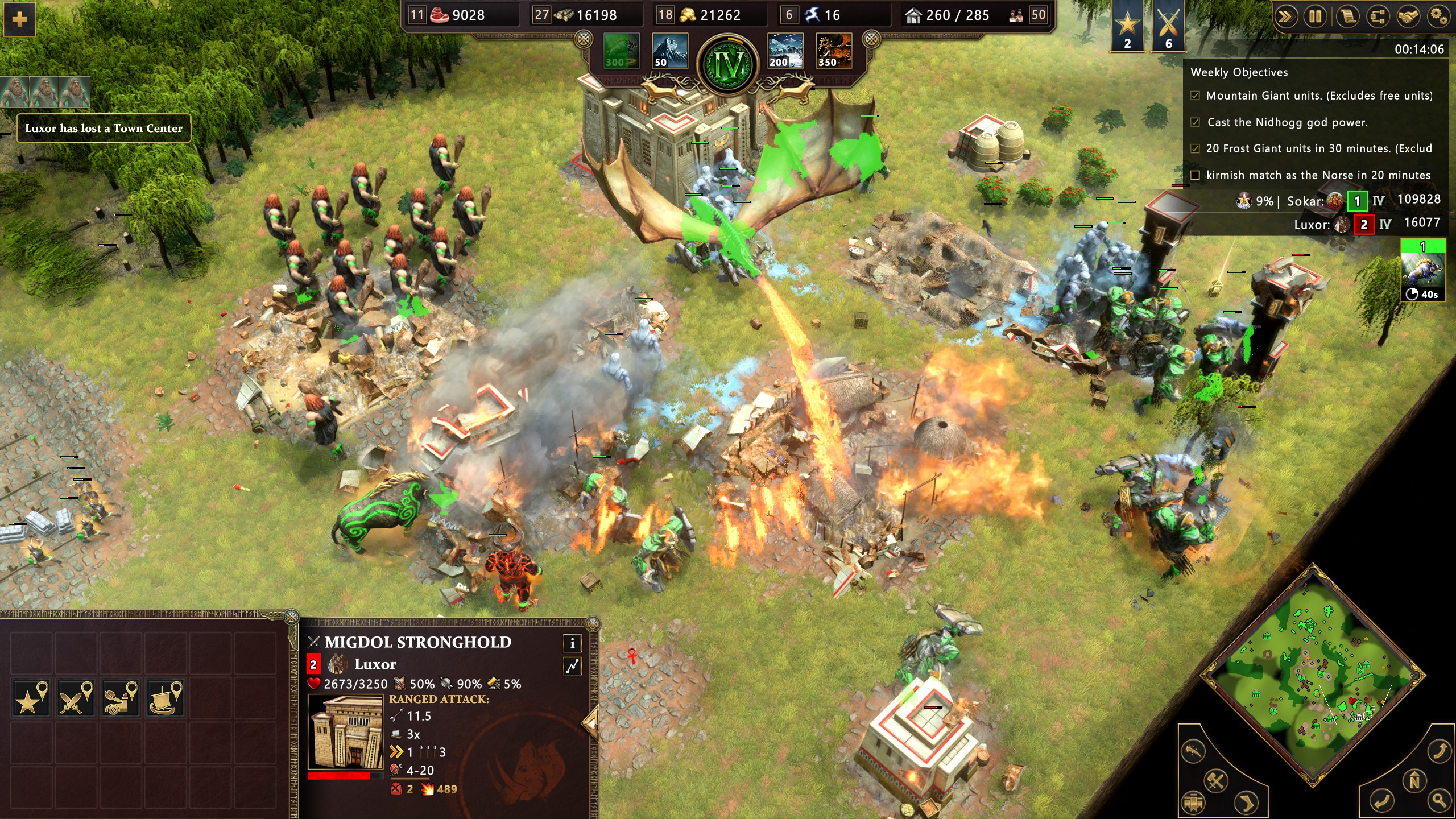This screenshot has width=1456, height=819.
Task: Open the diplomacy handshake menu
Action: [1408, 16]
